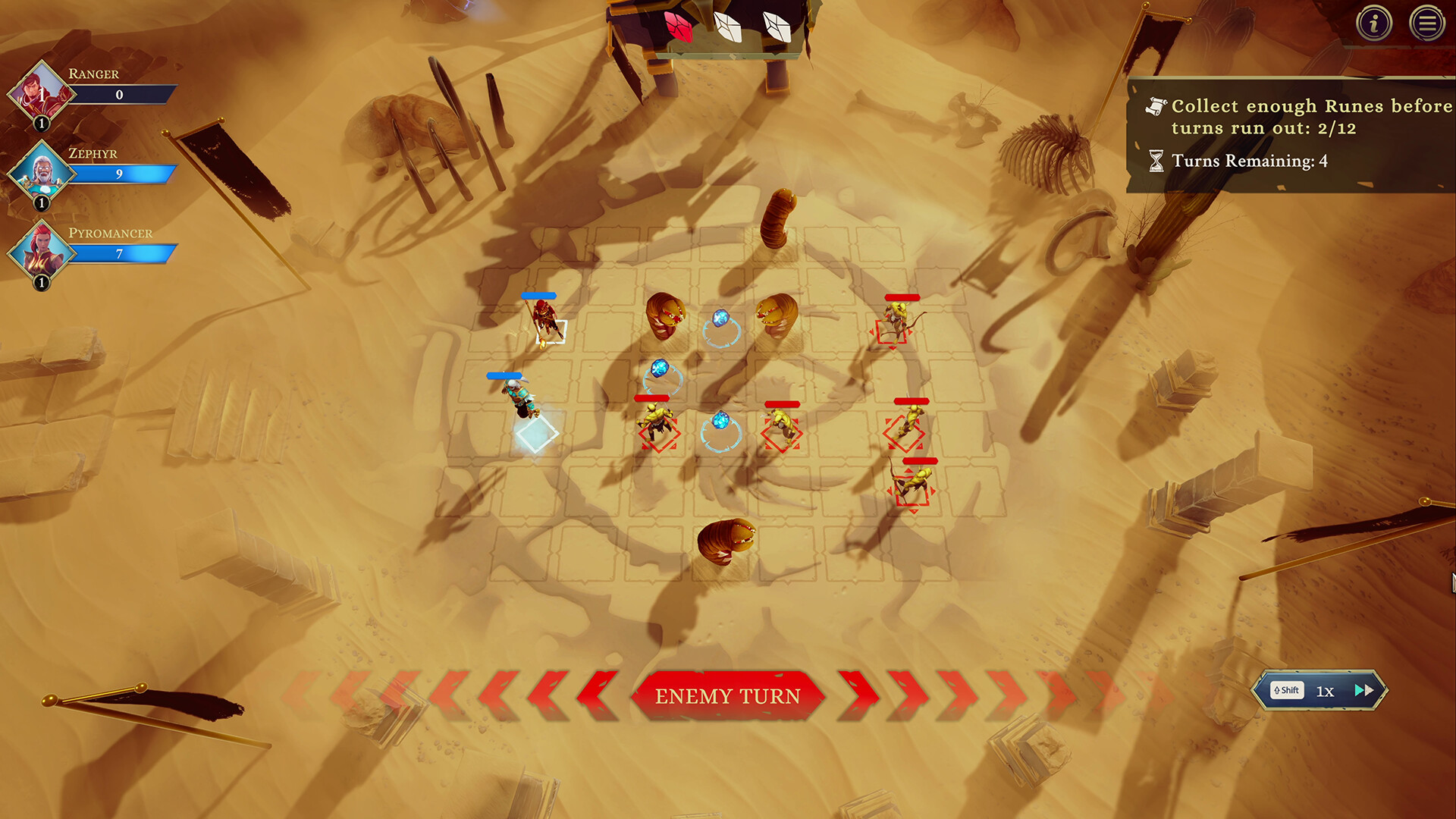Click the fast-forward speed arrows

(x=1363, y=690)
